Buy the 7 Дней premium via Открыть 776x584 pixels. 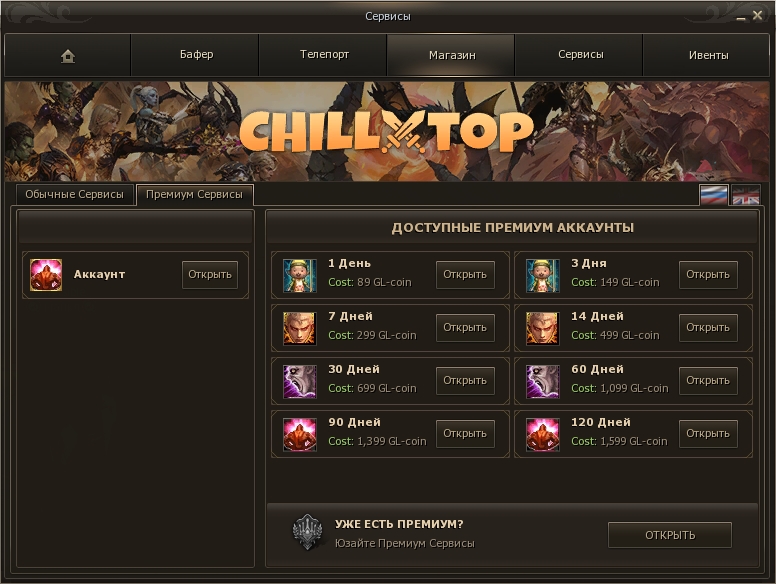click(x=465, y=328)
